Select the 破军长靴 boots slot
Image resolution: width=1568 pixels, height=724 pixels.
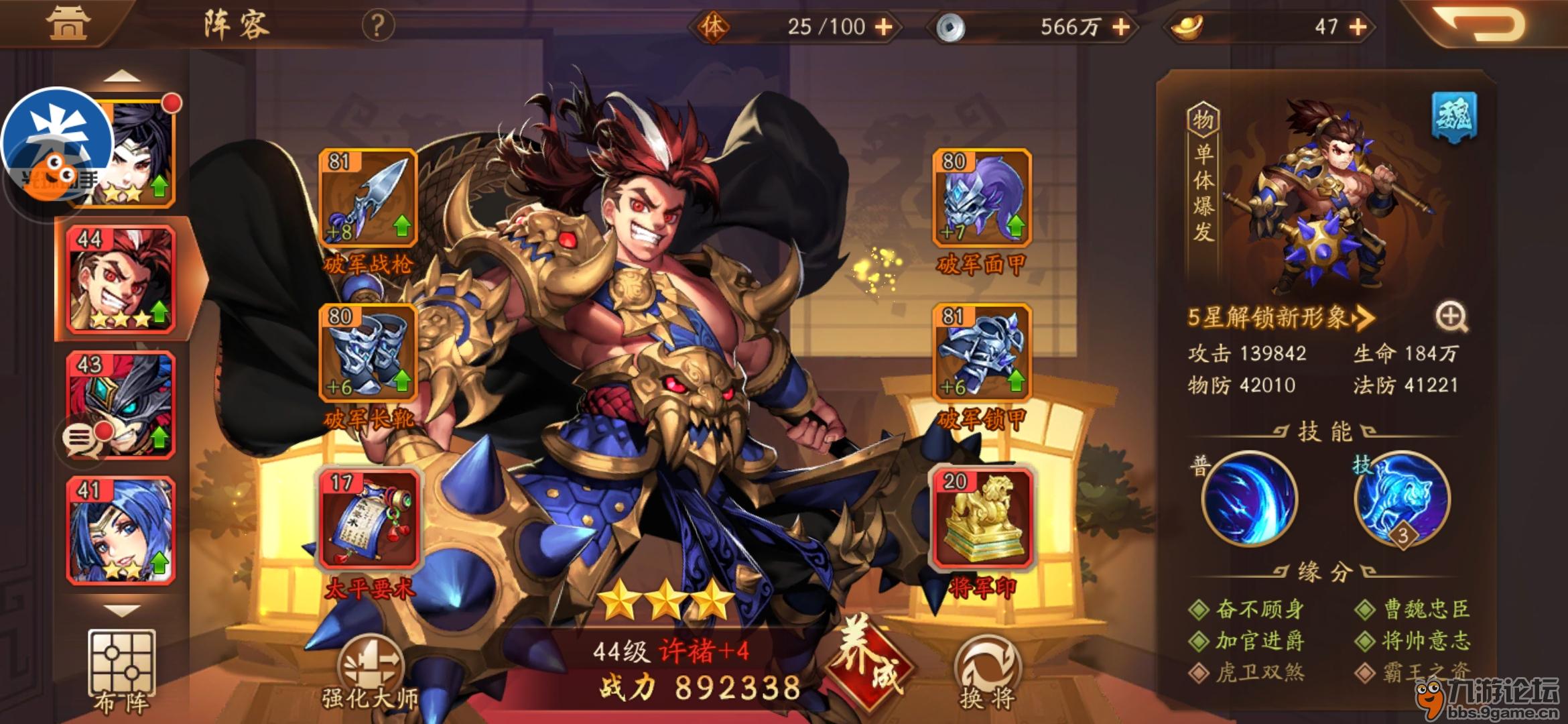[368, 353]
